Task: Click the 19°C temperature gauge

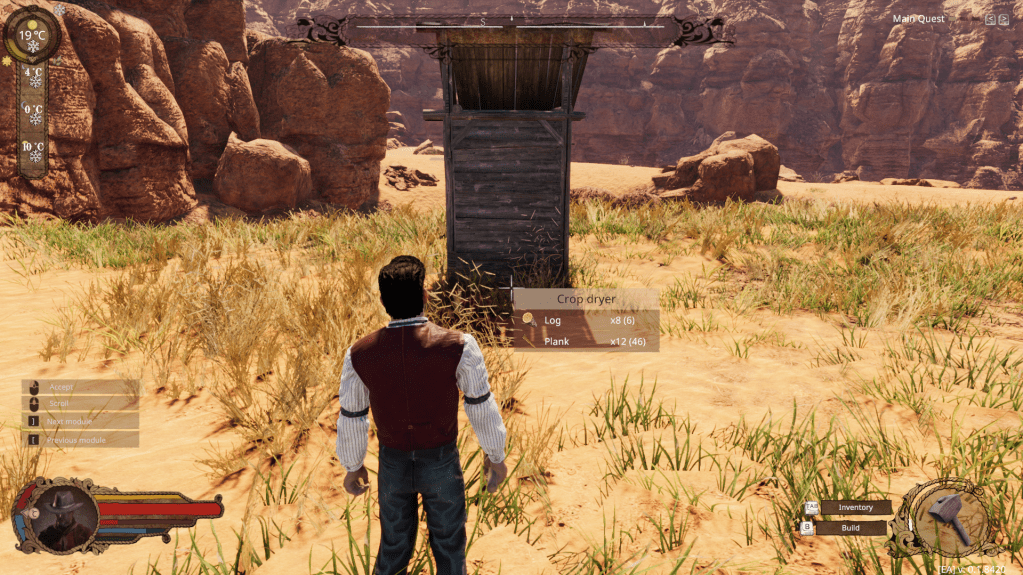Action: (32, 35)
